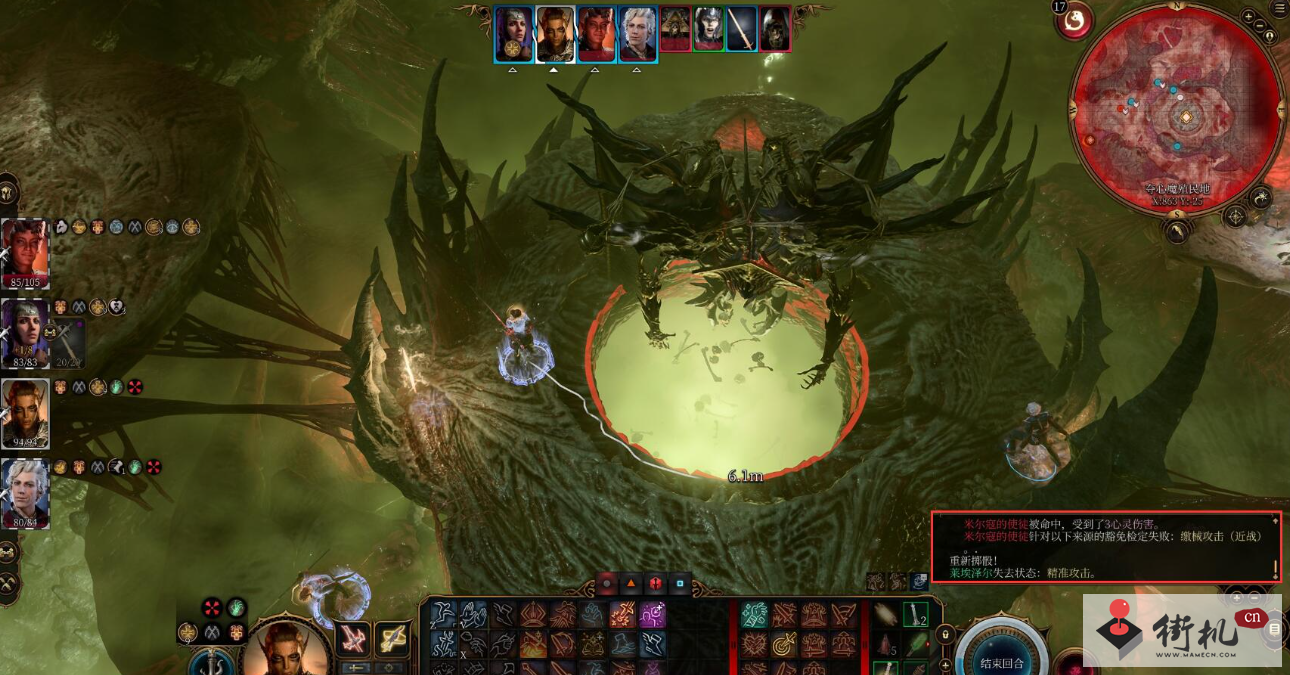Choose the target-crosshair ability on the hotbar
The height and width of the screenshot is (675, 1290).
[783, 644]
